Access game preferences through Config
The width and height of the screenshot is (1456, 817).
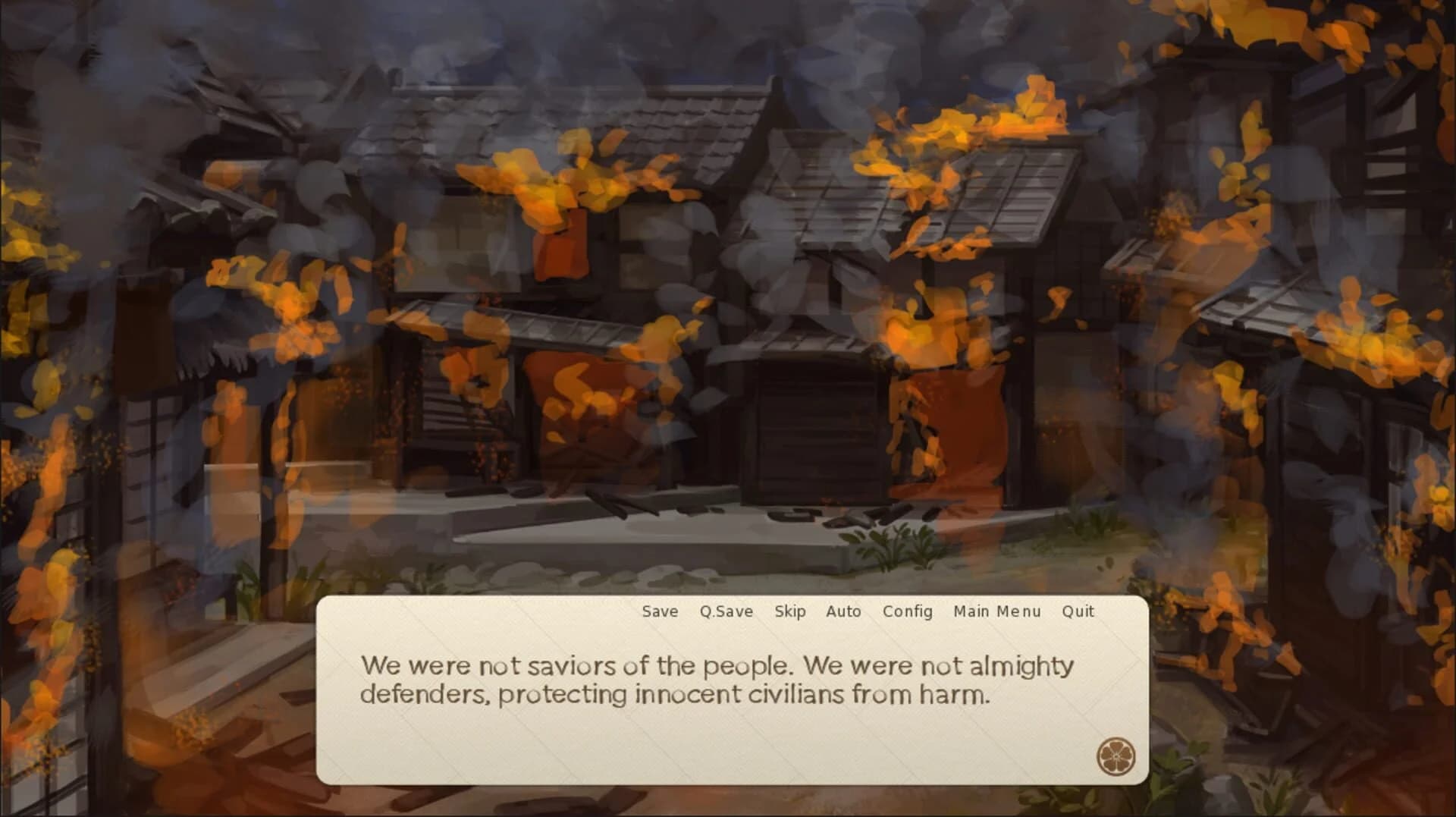907,611
